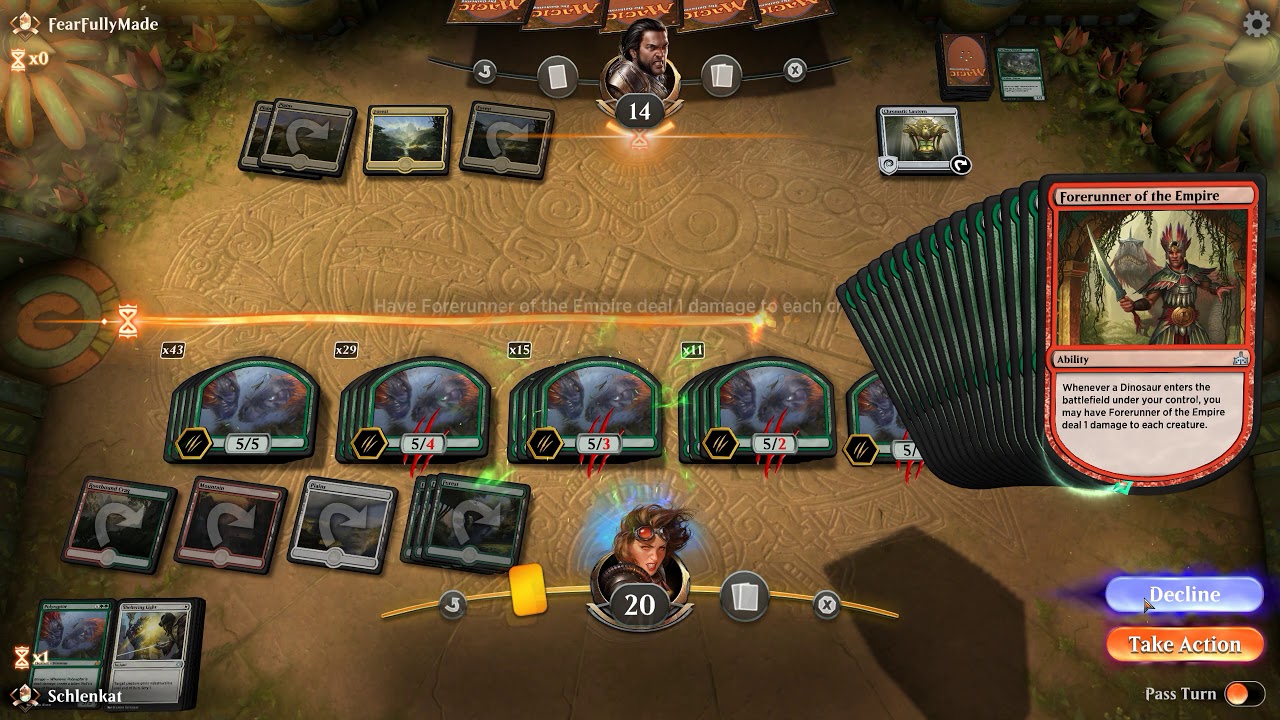
Task: Click the Take Action button
Action: [1184, 645]
